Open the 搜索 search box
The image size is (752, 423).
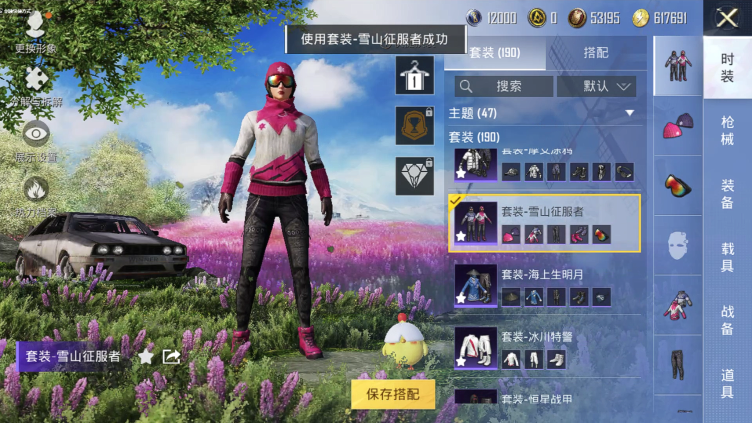click(x=503, y=86)
